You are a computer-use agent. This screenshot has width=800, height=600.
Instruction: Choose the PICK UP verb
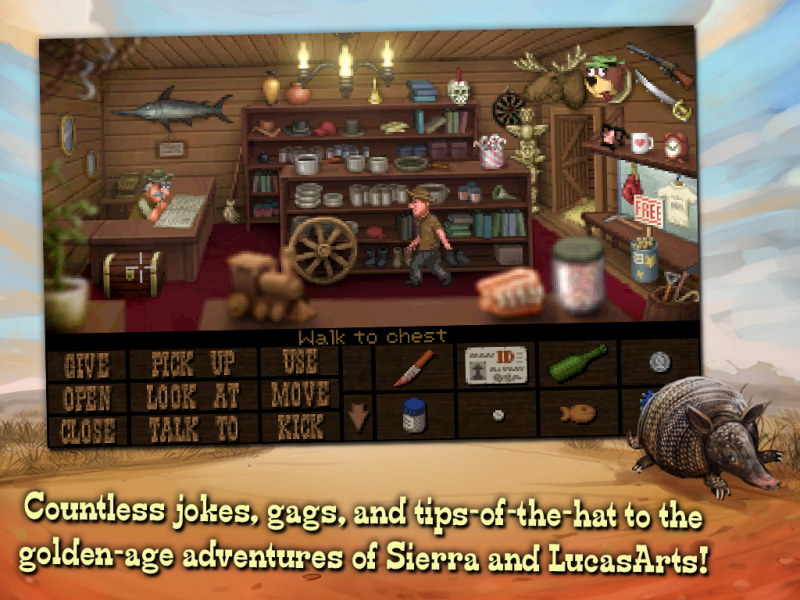[193, 363]
